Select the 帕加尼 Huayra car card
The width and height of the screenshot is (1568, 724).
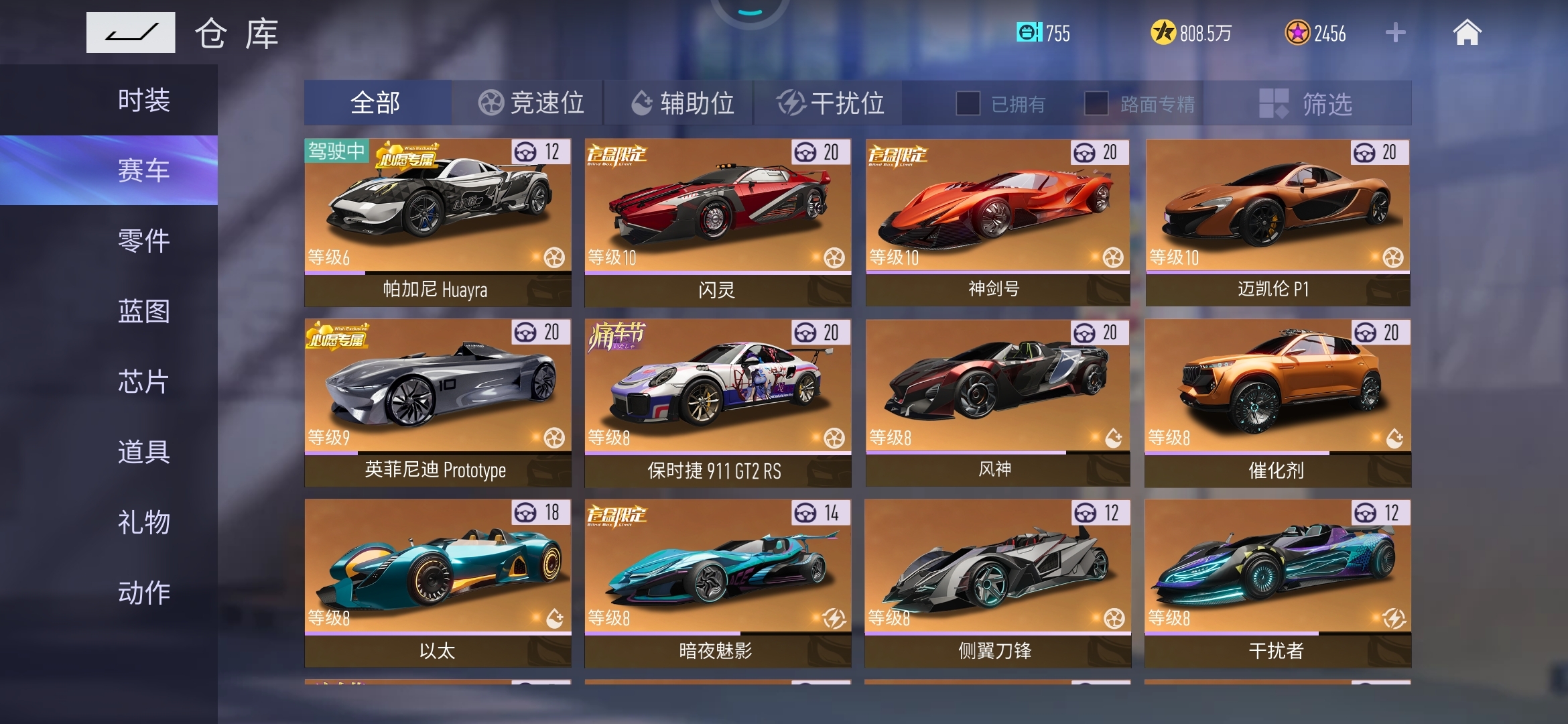pyautogui.click(x=438, y=222)
